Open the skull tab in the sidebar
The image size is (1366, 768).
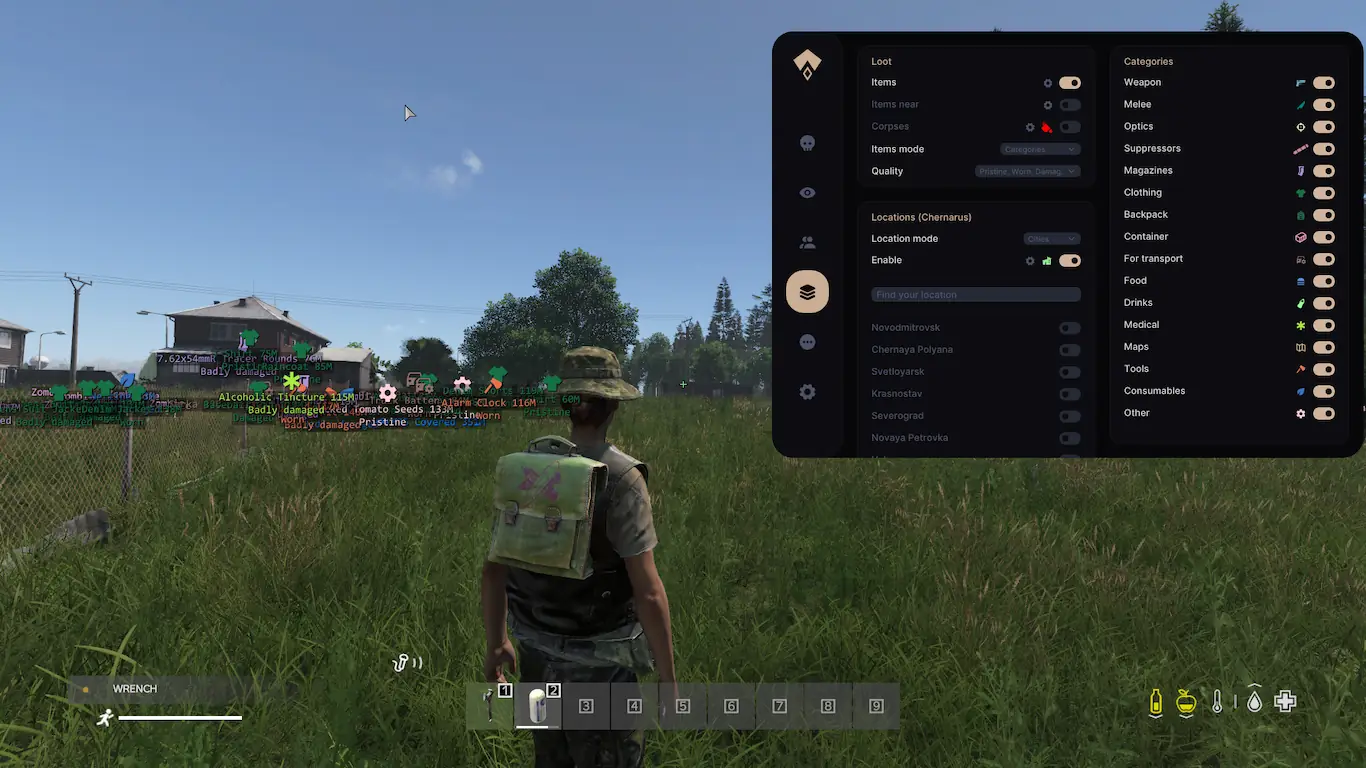point(807,143)
